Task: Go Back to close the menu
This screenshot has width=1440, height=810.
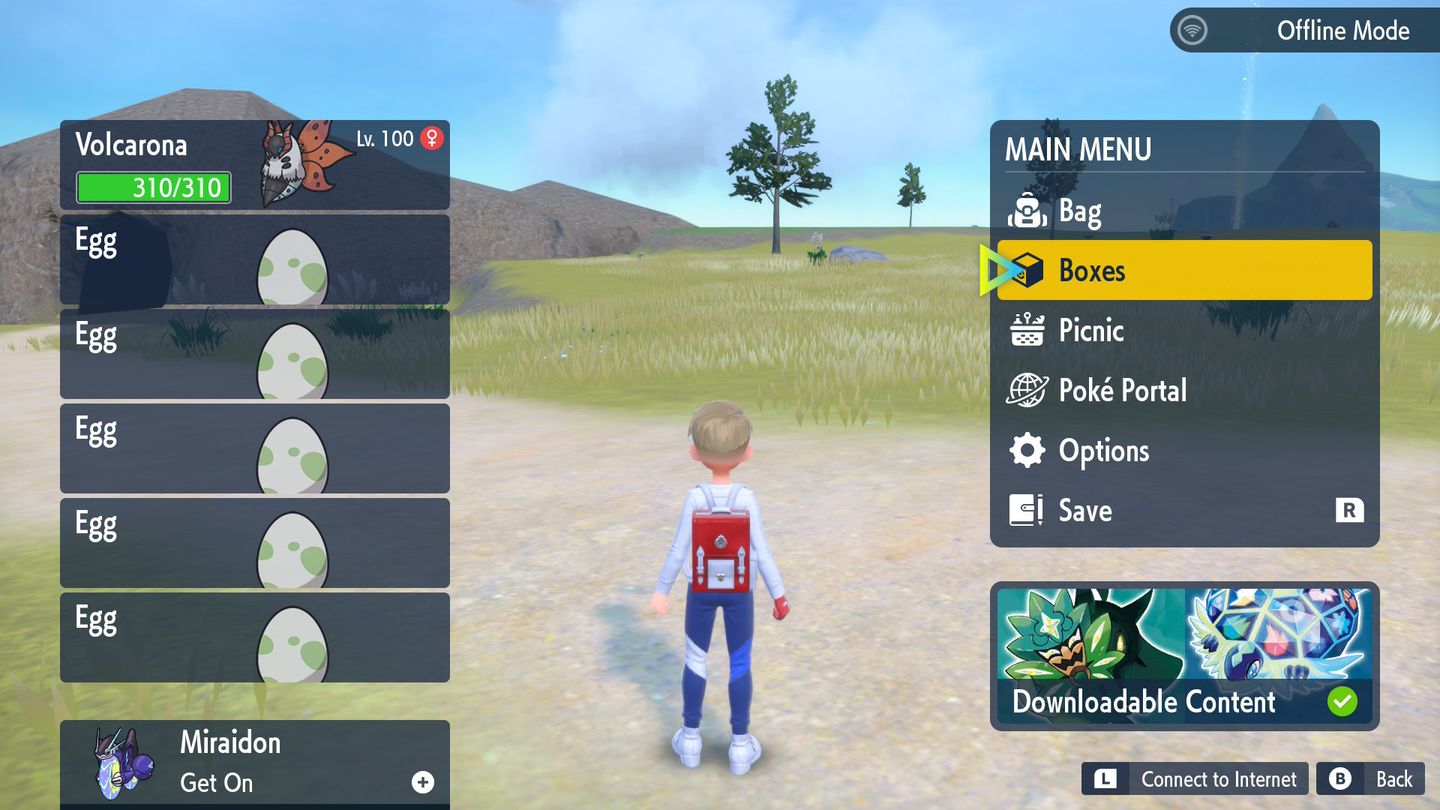Action: pyautogui.click(x=1370, y=779)
